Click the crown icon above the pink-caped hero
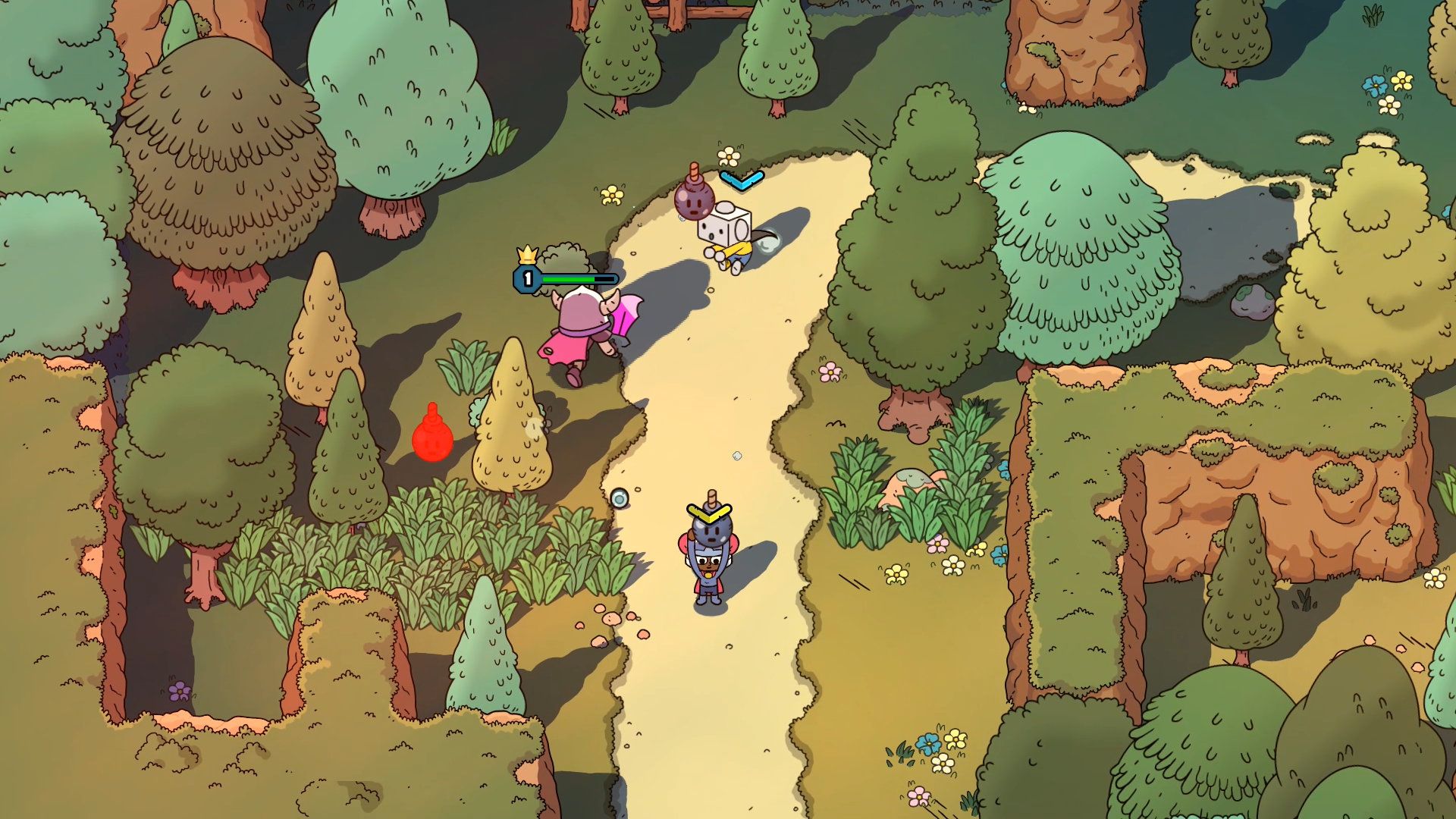1456x819 pixels. click(527, 254)
